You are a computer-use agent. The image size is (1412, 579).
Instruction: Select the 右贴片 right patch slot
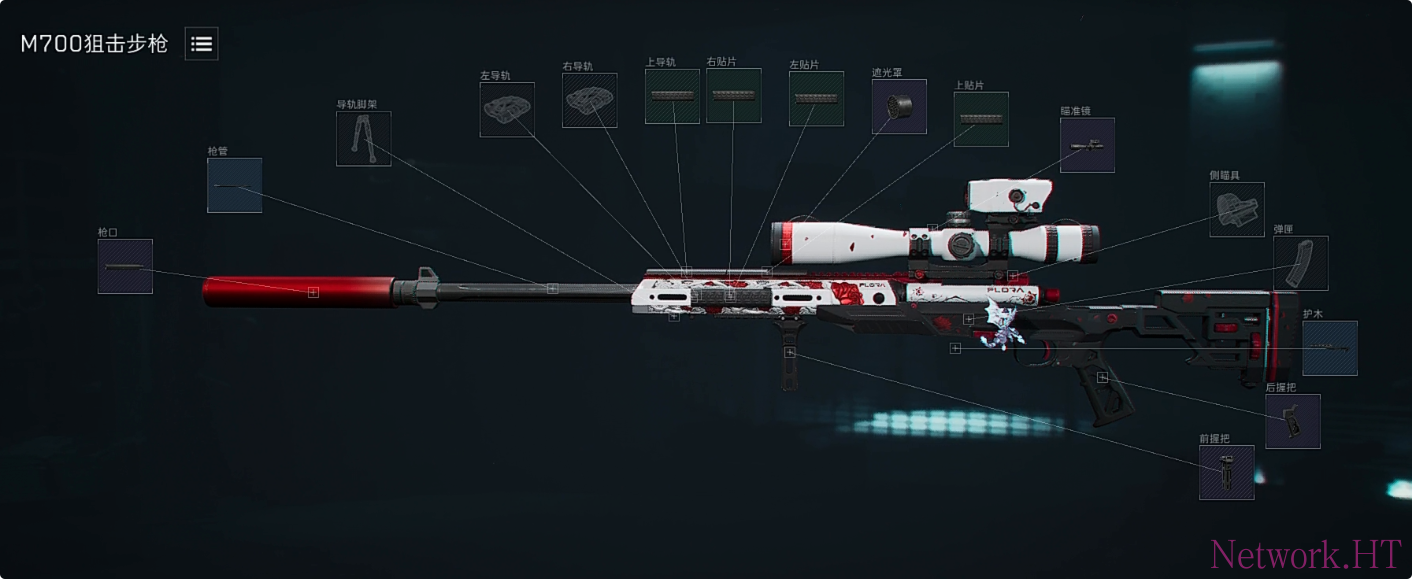[x=733, y=96]
